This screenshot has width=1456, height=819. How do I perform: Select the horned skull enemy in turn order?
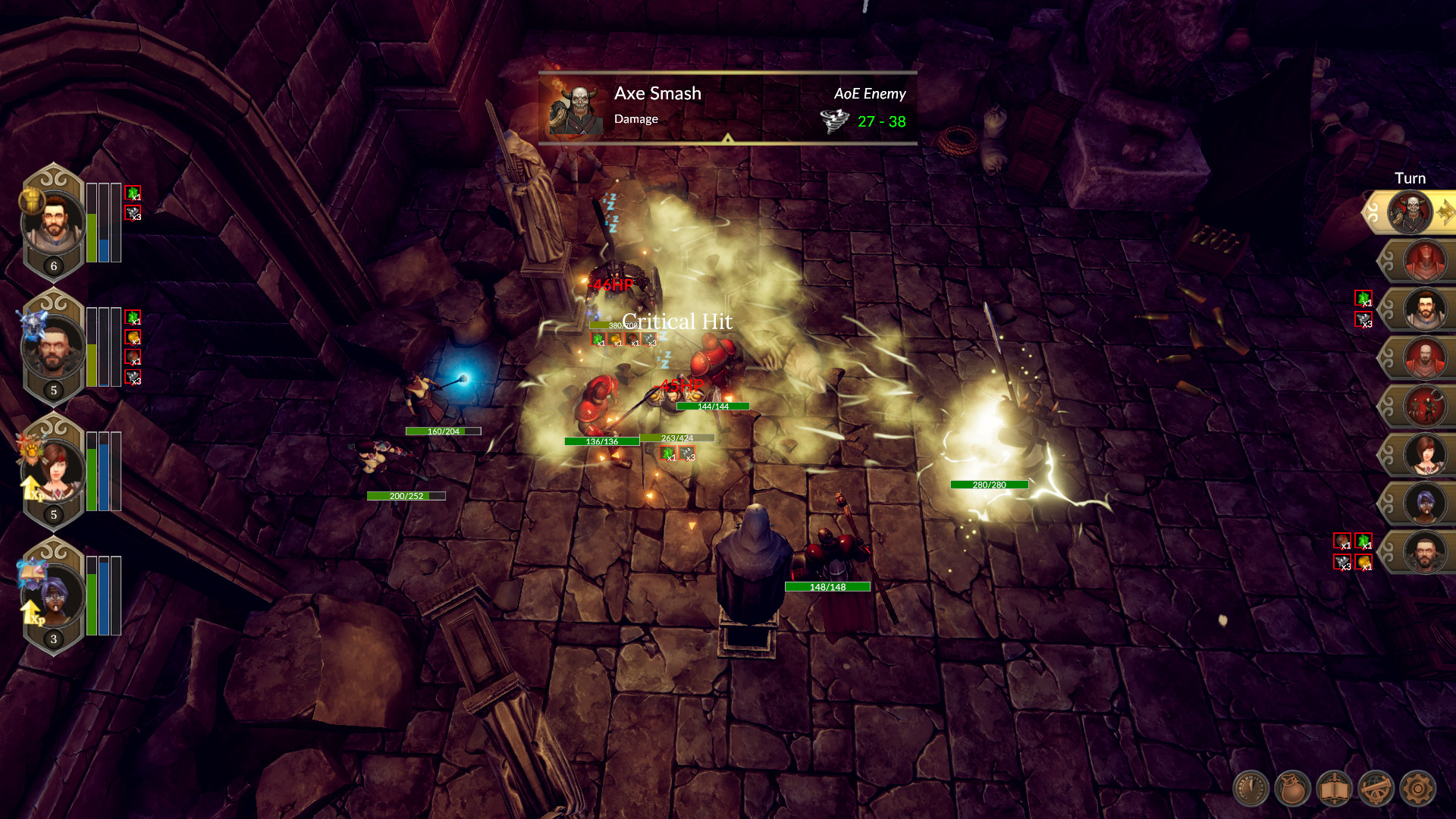coord(1411,212)
